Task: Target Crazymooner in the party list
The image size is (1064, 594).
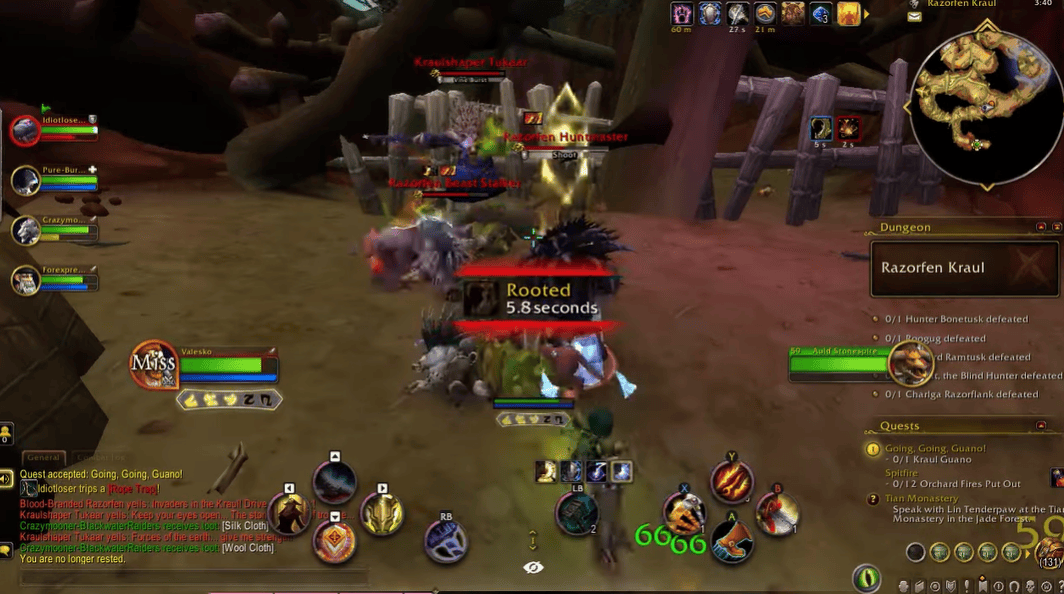Action: 26,230
